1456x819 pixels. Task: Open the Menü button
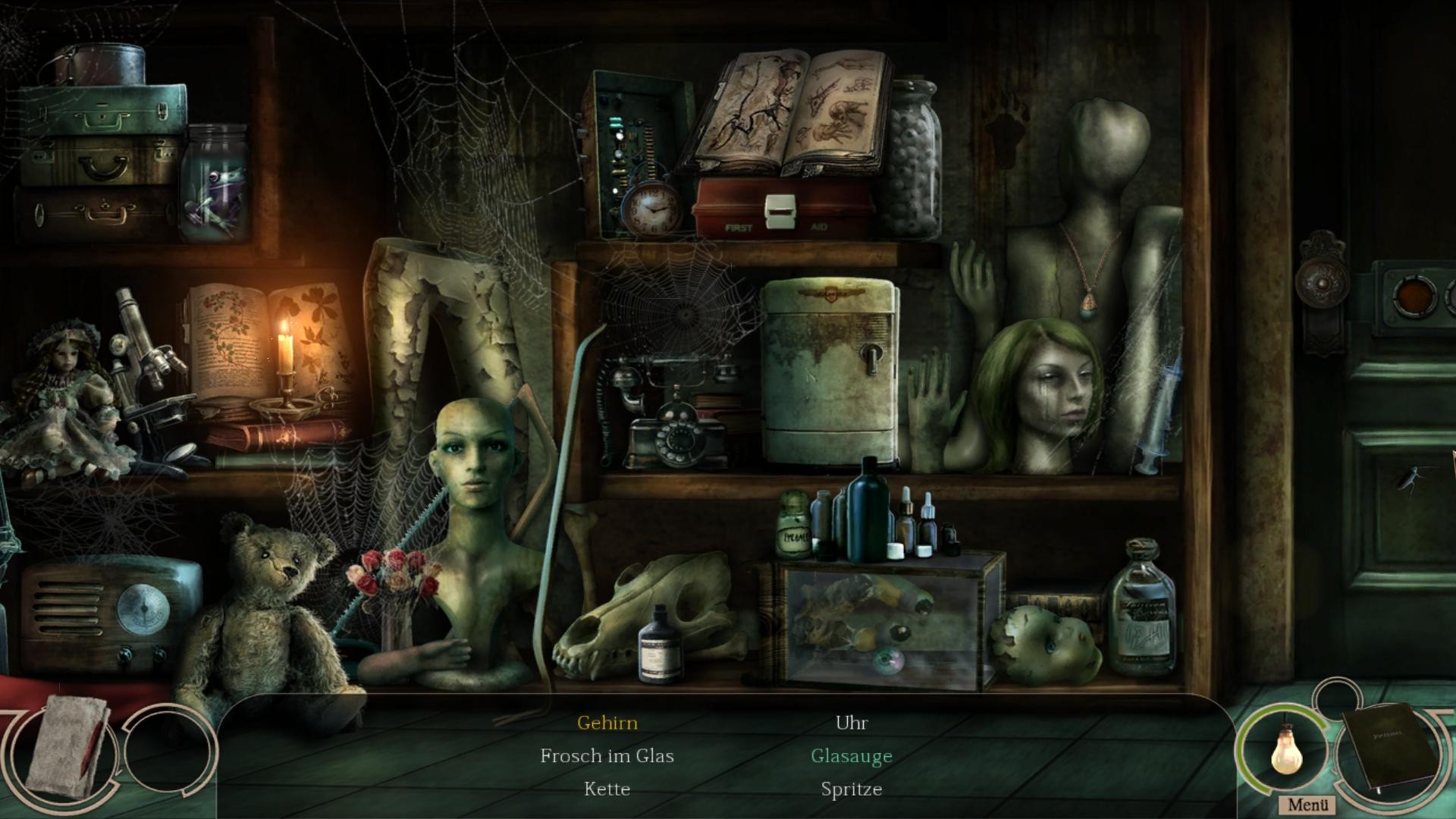click(1307, 805)
